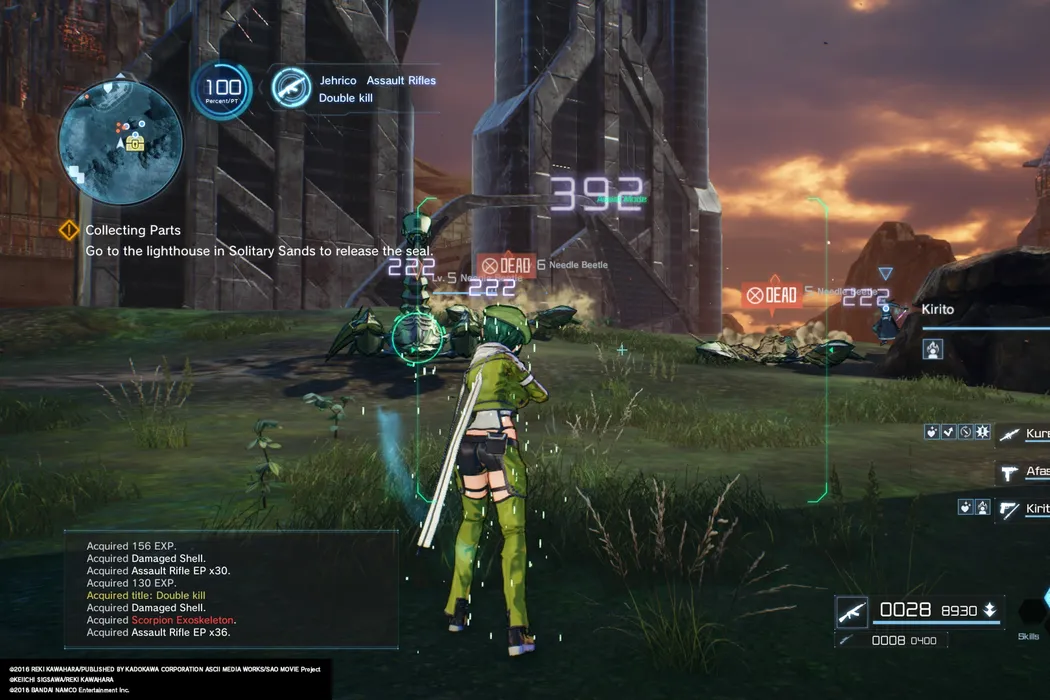Select the equipped assault rifle weapon slot
The width and height of the screenshot is (1050, 700).
852,612
